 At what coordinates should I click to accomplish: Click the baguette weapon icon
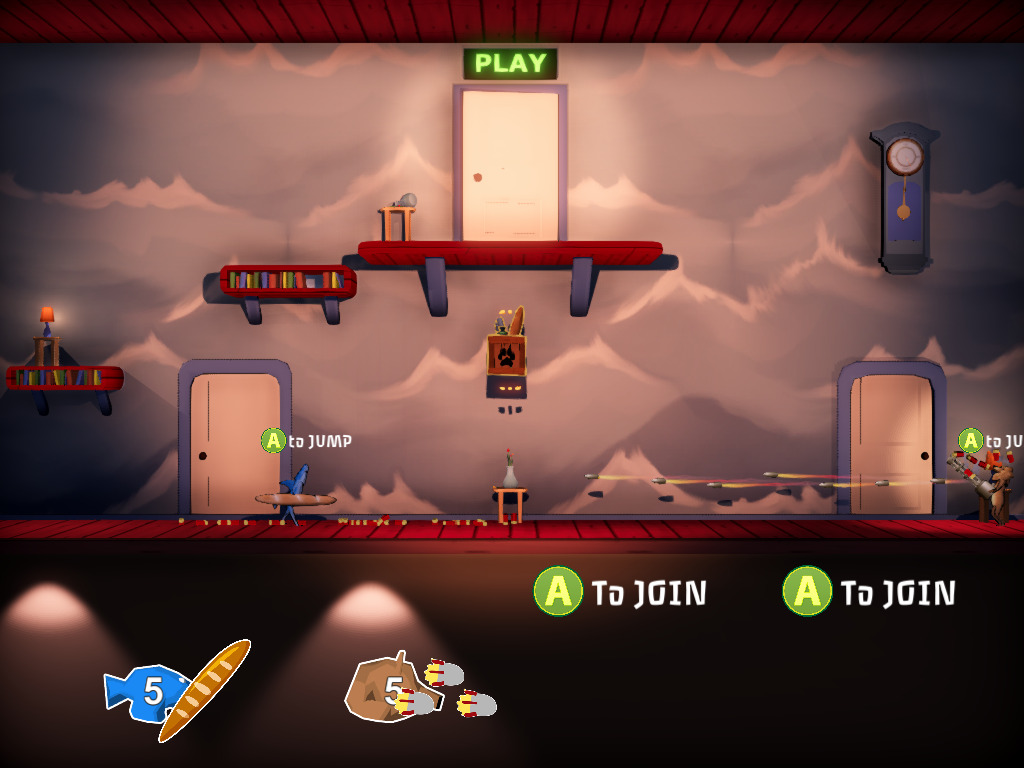point(206,690)
